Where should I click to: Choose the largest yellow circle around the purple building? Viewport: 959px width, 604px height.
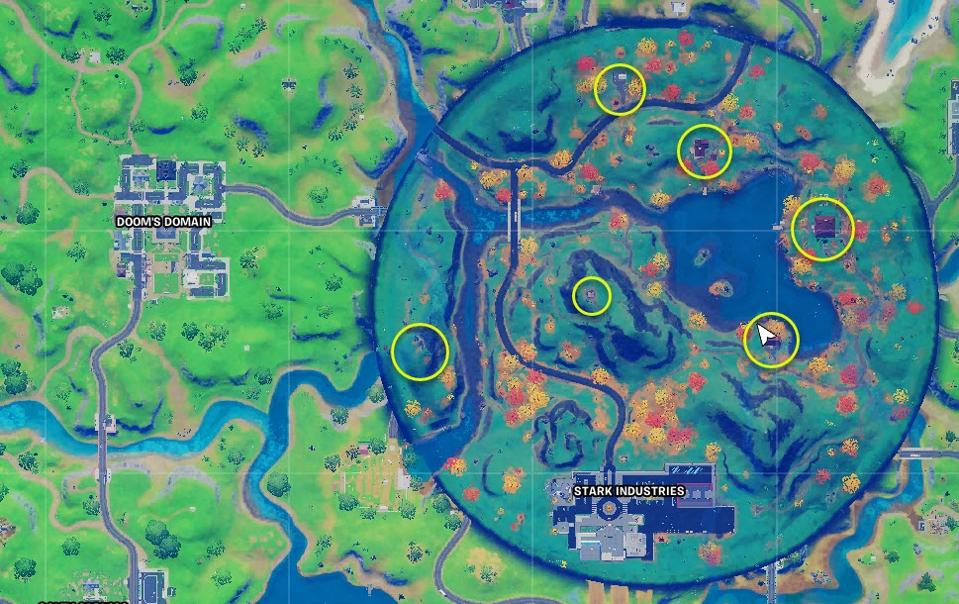(823, 229)
